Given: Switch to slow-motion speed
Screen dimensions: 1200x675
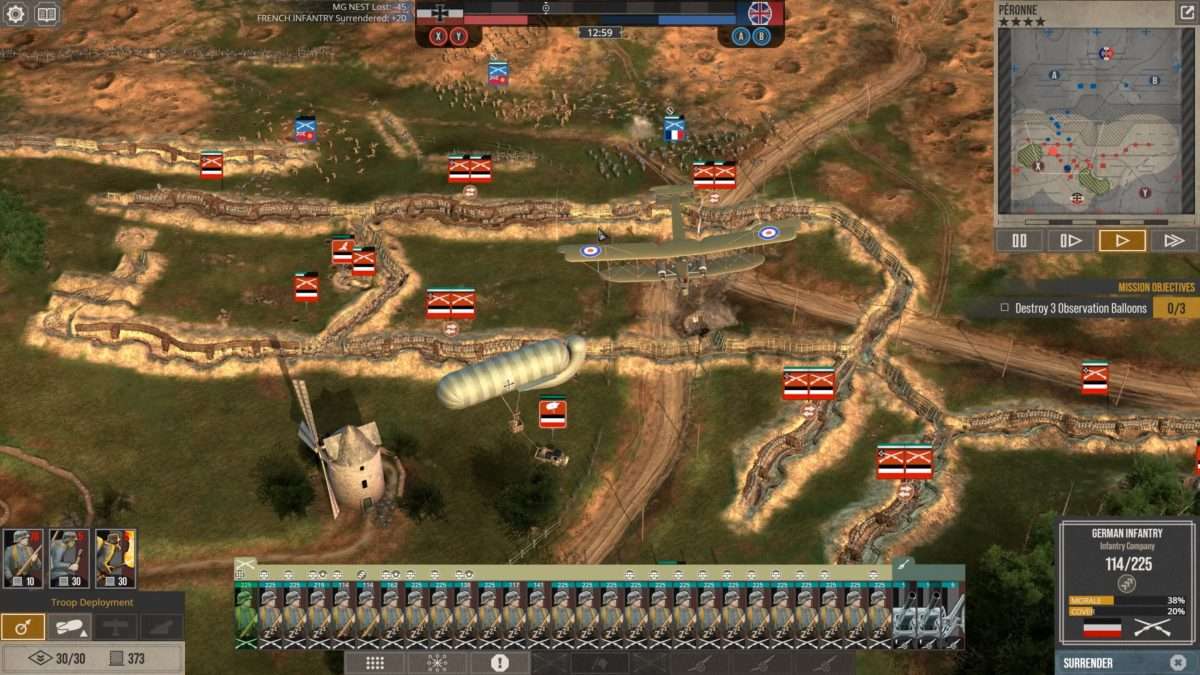Looking at the screenshot, I should tap(1071, 241).
